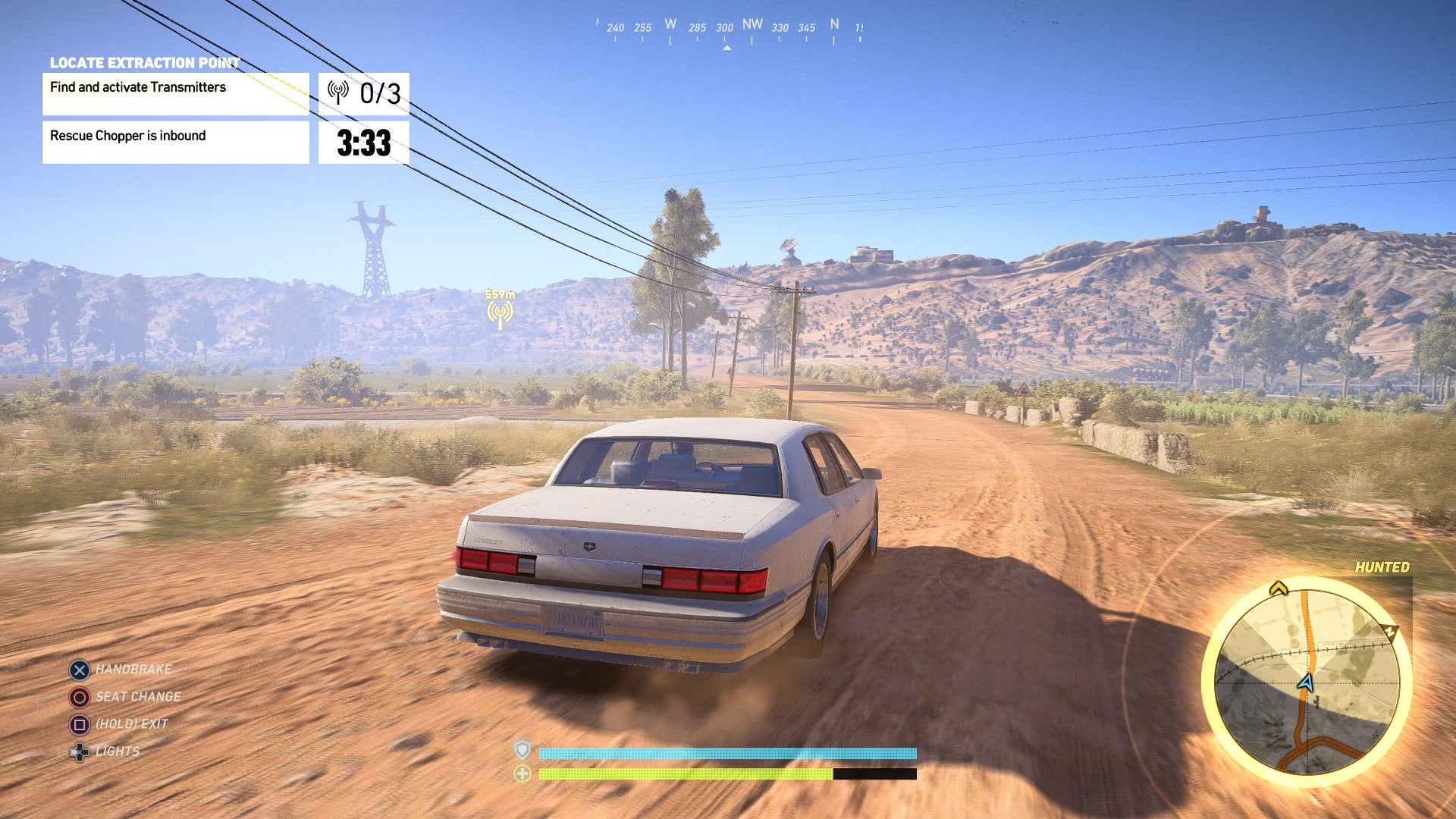Select the Find and activate Transmitters objective

(175, 94)
